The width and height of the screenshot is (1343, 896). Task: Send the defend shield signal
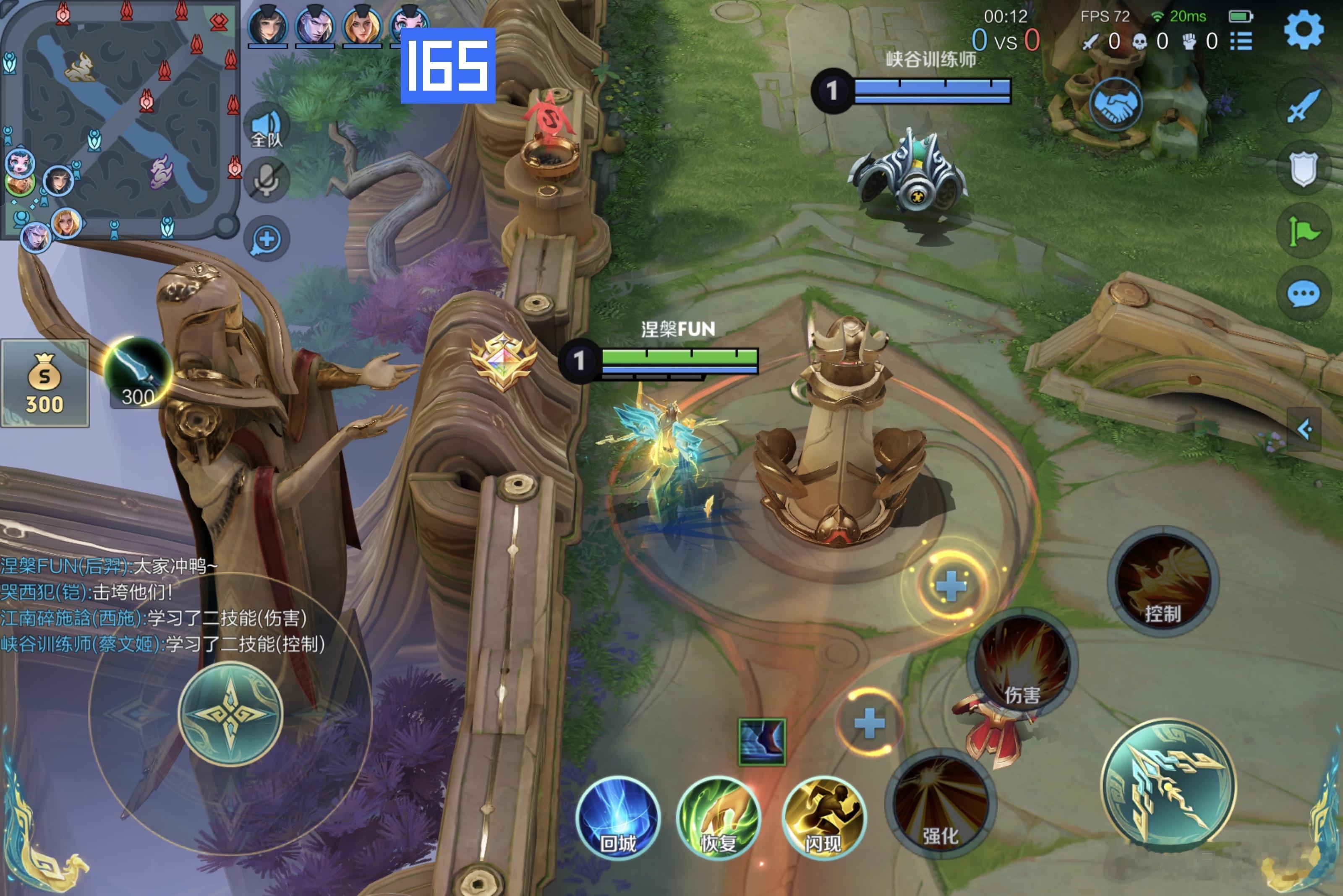1303,169
